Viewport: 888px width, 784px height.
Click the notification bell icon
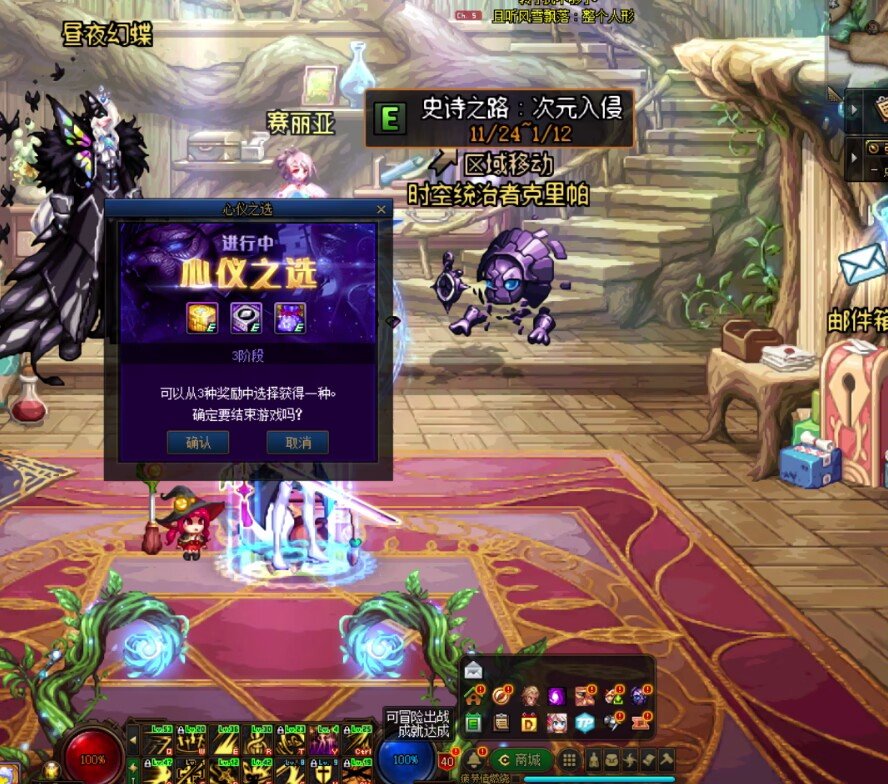pyautogui.click(x=473, y=759)
